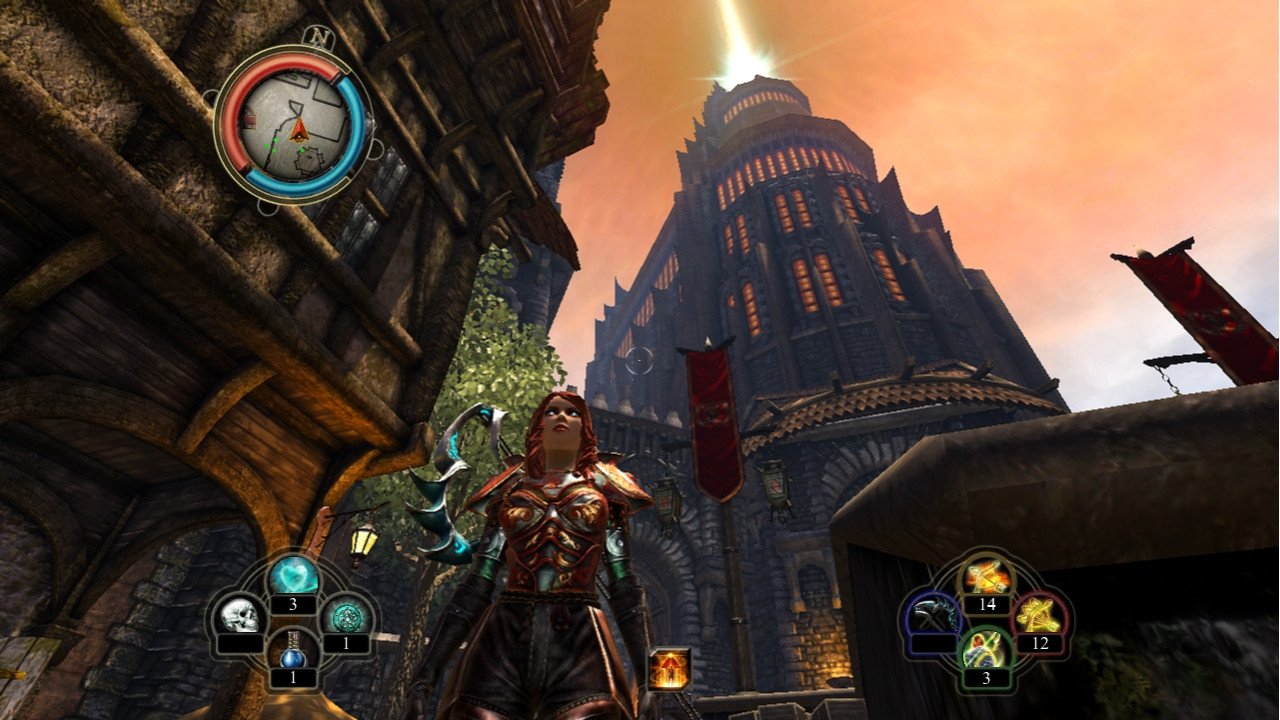Activate the fiery explosive arrow skill
This screenshot has width=1280, height=720.
point(986,576)
